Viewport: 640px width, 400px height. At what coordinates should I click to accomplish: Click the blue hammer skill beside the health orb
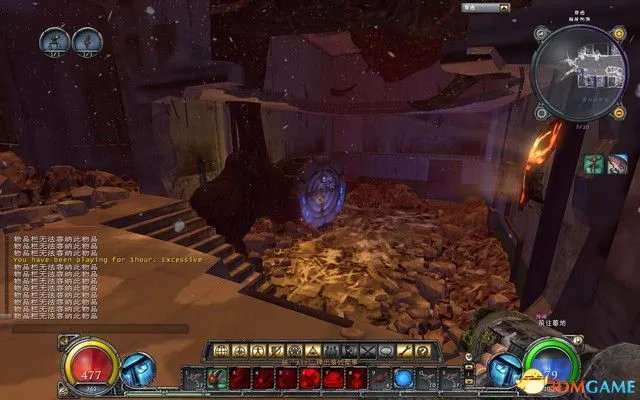click(x=136, y=367)
